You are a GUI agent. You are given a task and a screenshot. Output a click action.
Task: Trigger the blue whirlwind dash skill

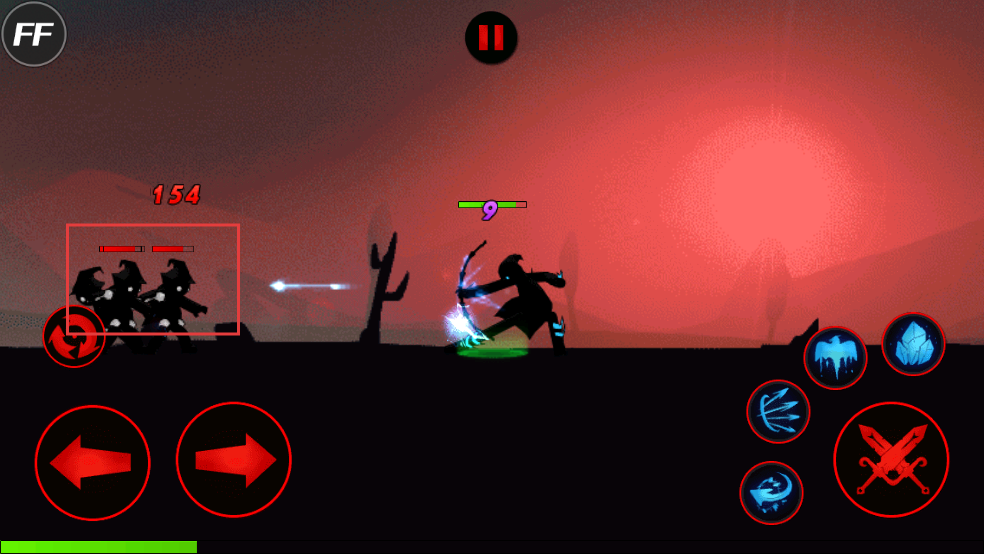click(771, 492)
